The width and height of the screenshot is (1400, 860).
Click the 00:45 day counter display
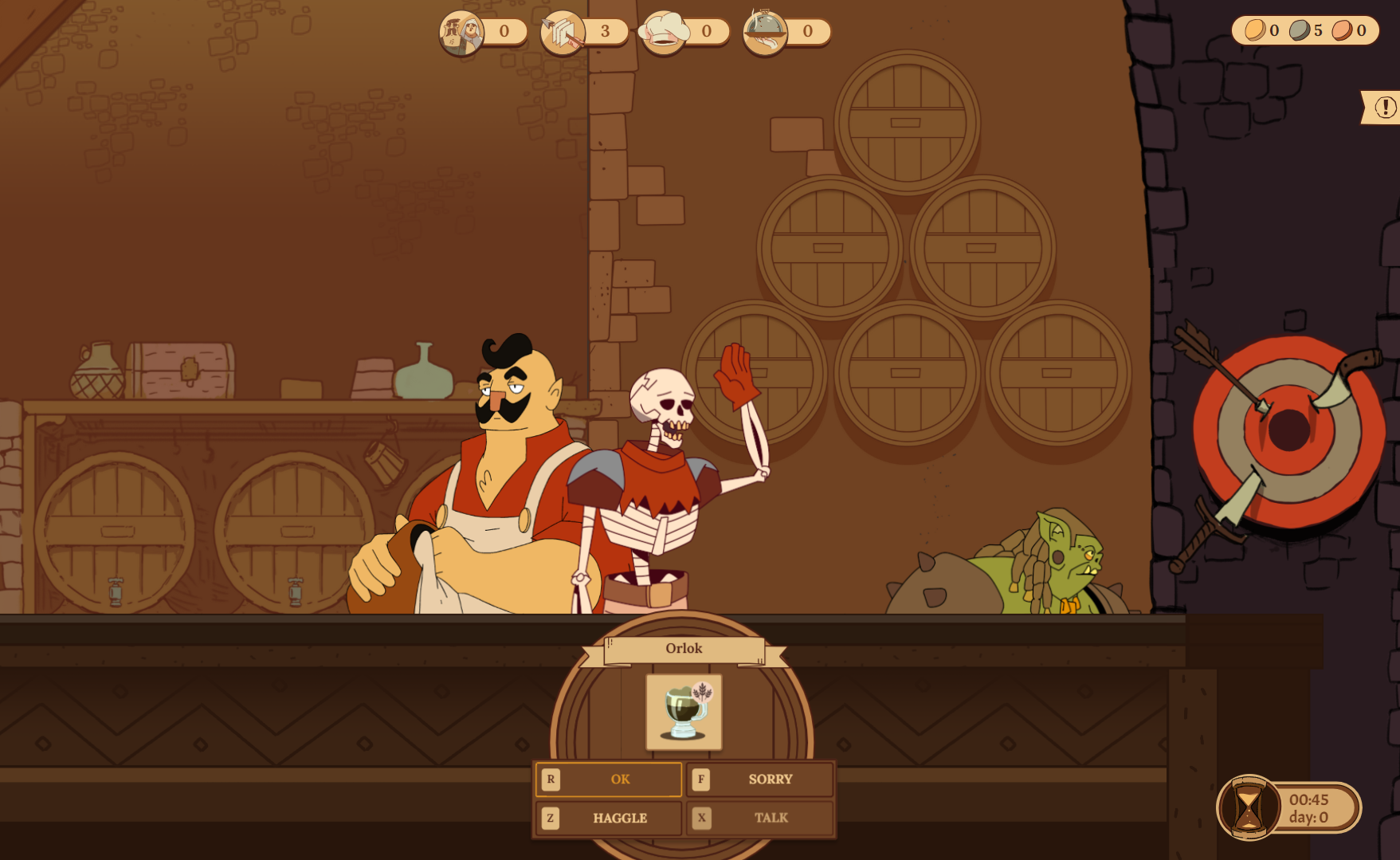(1308, 807)
